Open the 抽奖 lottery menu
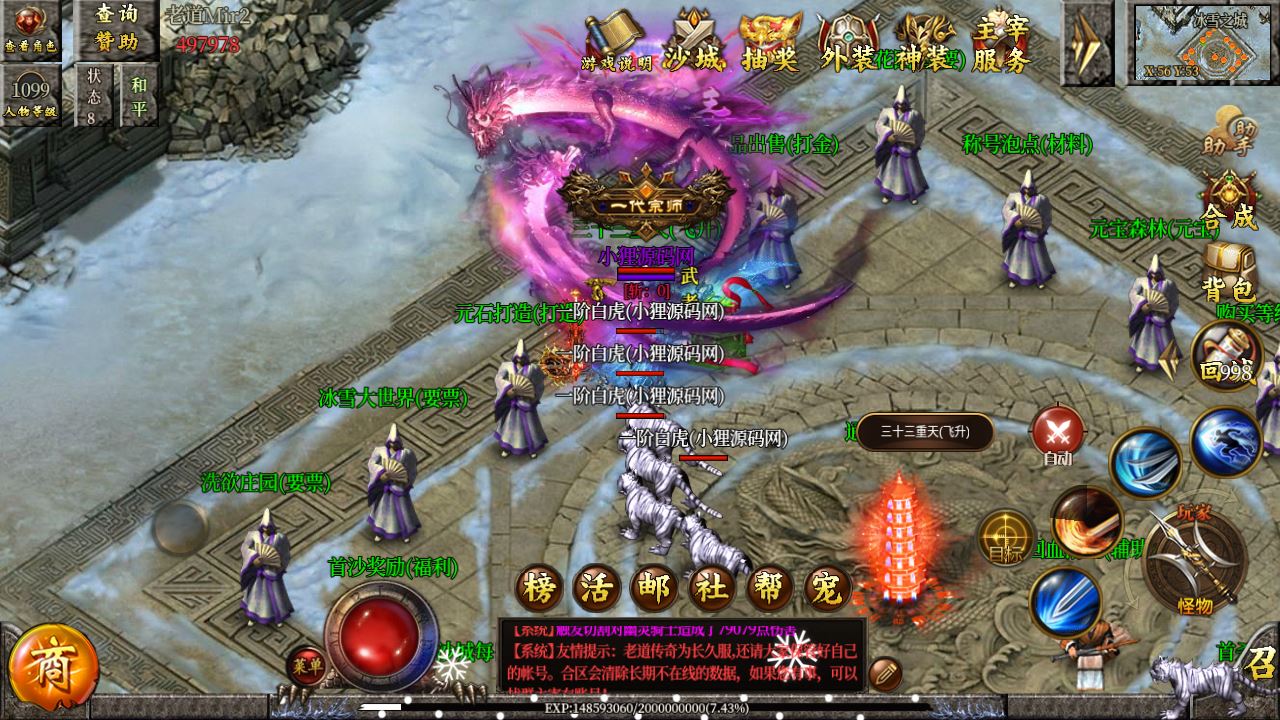 pos(770,42)
